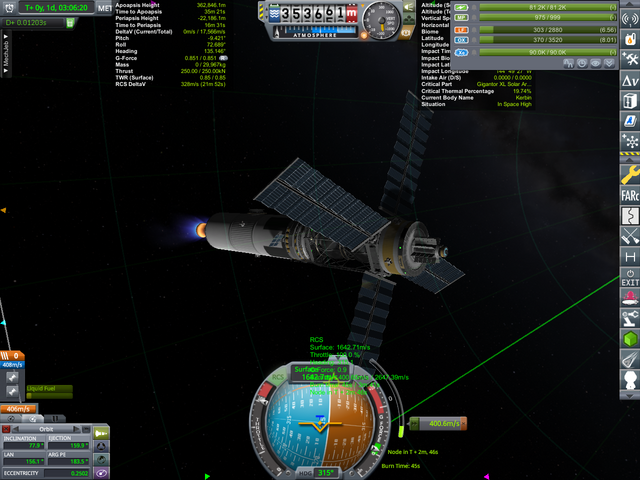The height and width of the screenshot is (480, 640).
Task: Open the MechJeb side tab
Action: click(6, 51)
